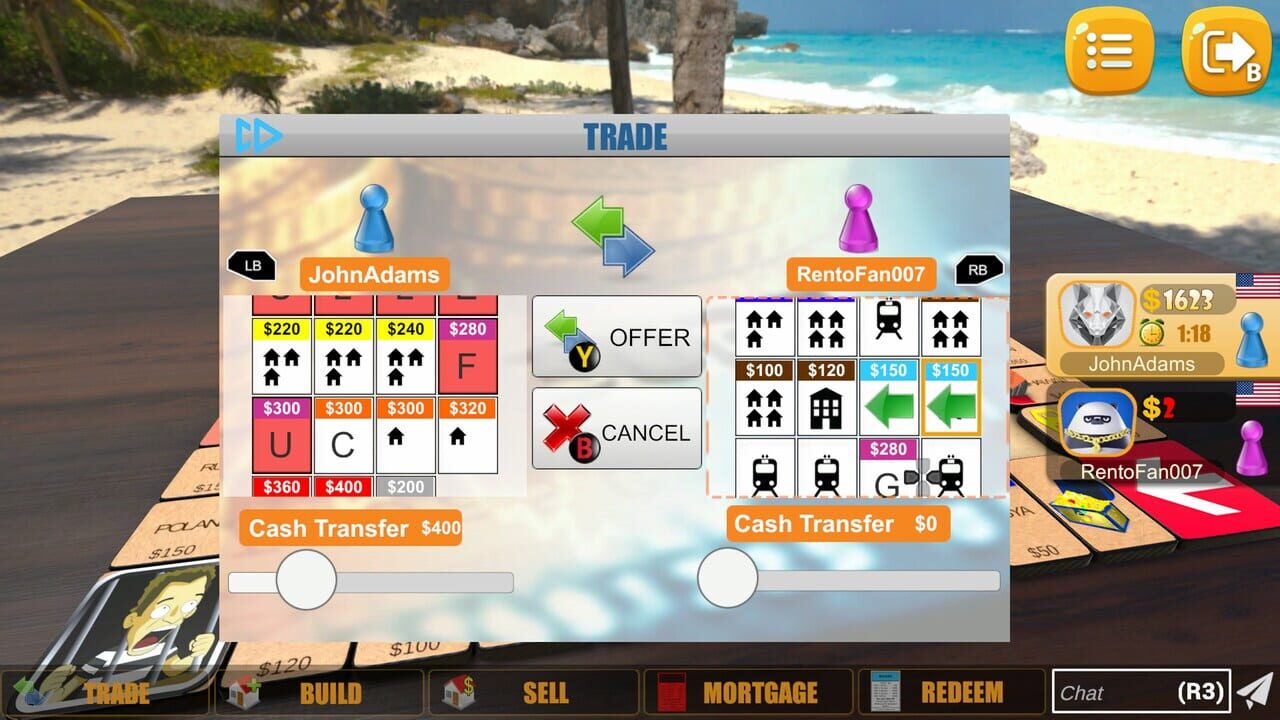Switch to RentoFan007 side using the RB tab
This screenshot has width=1280, height=720.
click(x=977, y=268)
